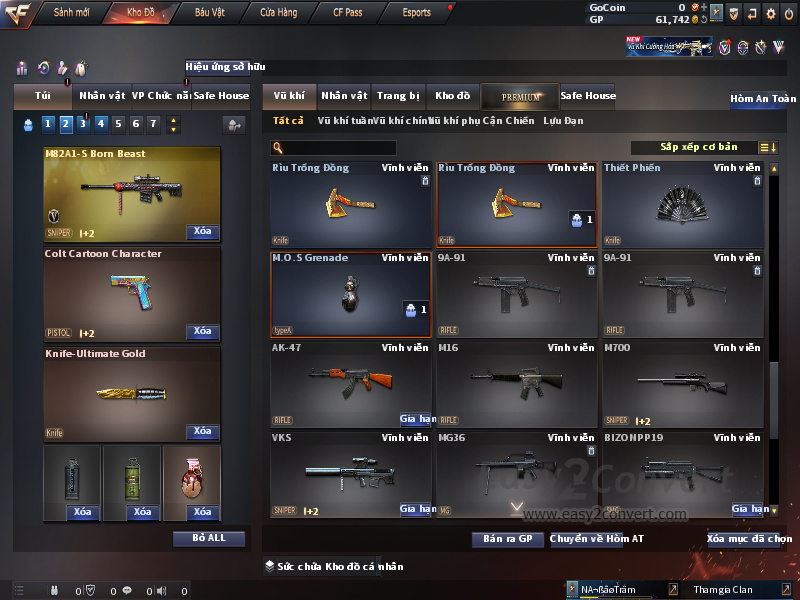Select the Thiết Phiến fan item
This screenshot has height=600, width=800.
[x=683, y=204]
